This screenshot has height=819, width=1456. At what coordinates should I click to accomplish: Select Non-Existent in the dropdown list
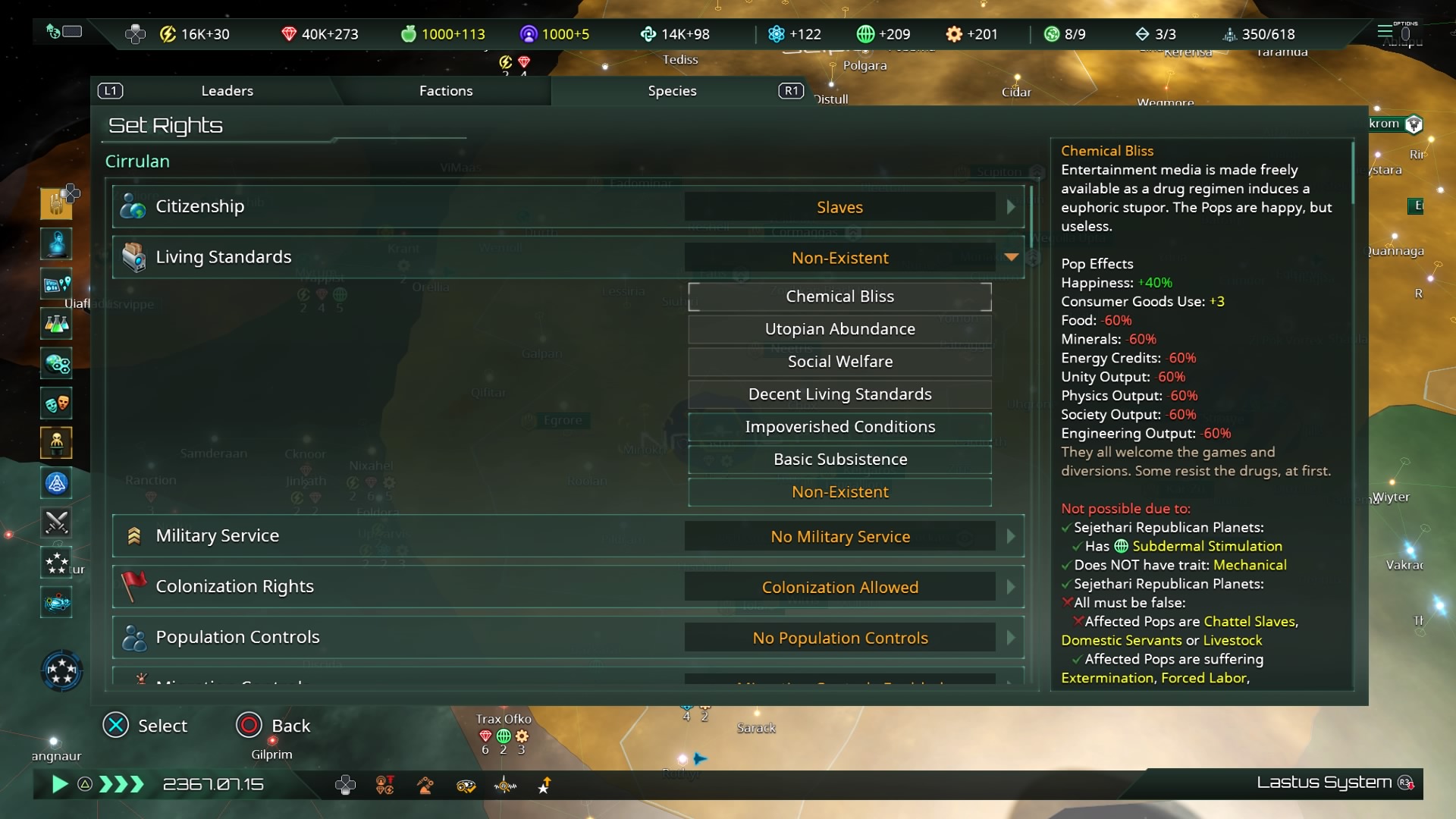click(839, 492)
